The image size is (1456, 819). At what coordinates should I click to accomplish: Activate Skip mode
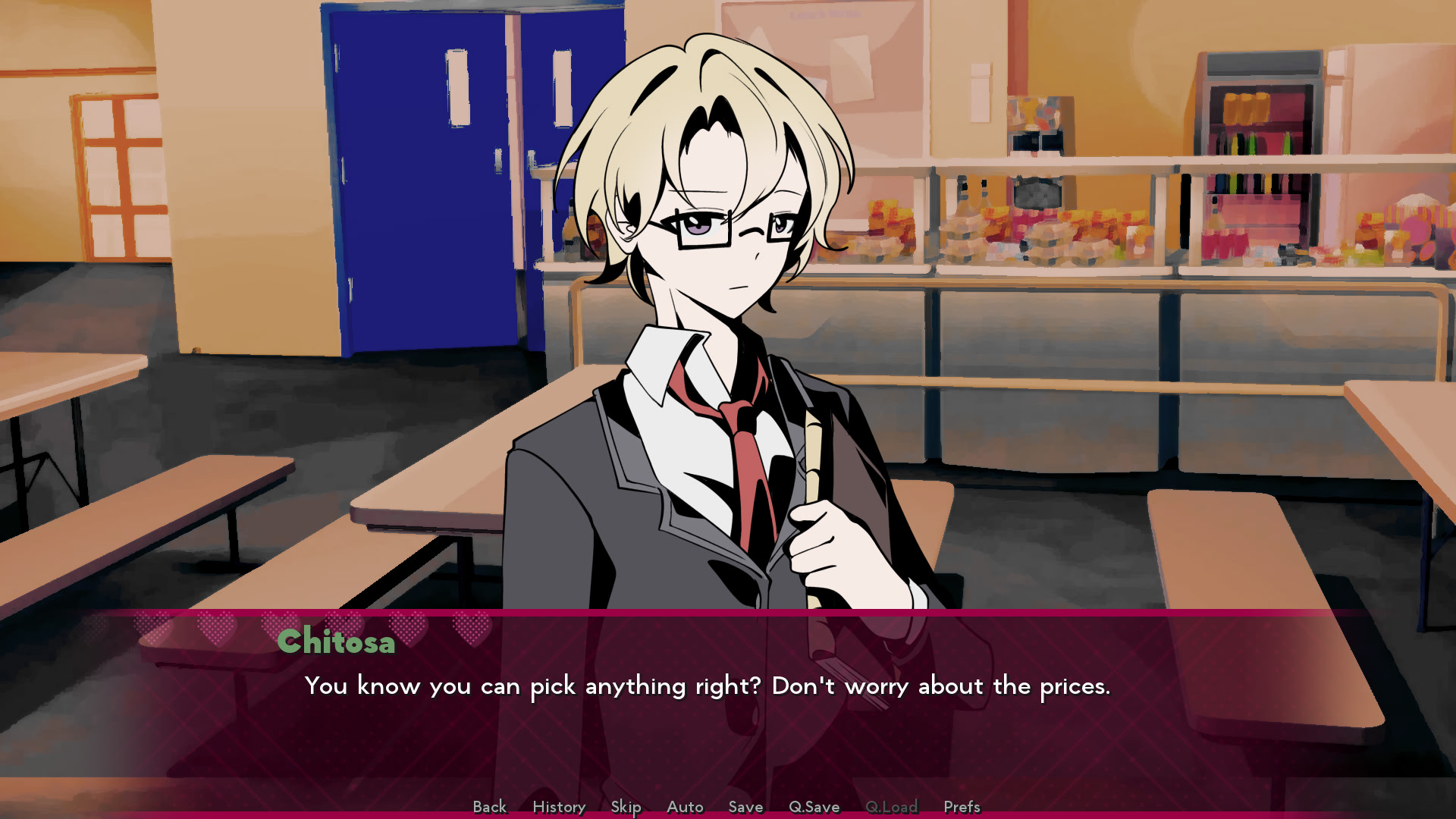[x=626, y=807]
